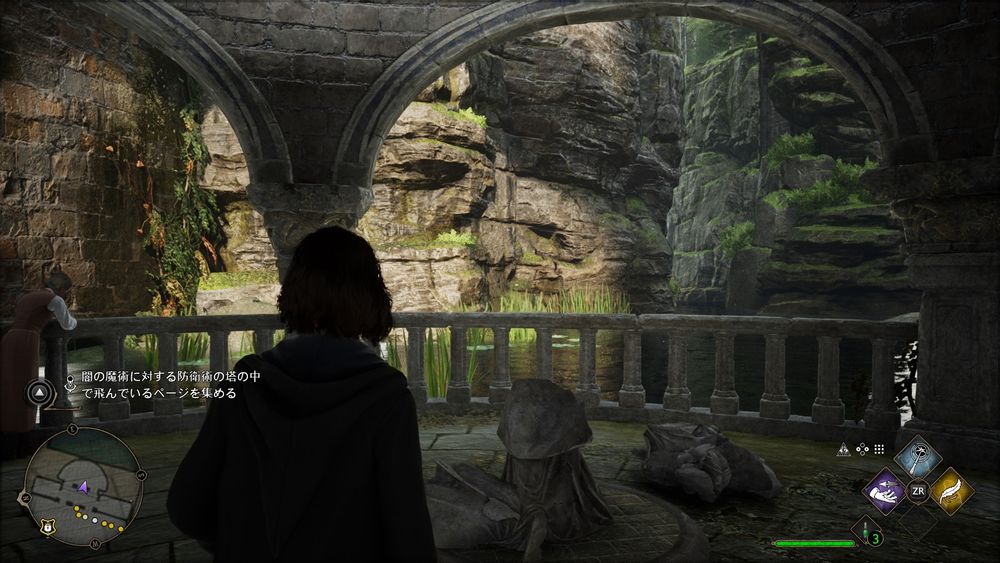Open the nine-dot grid icon above the spells

coord(879,450)
